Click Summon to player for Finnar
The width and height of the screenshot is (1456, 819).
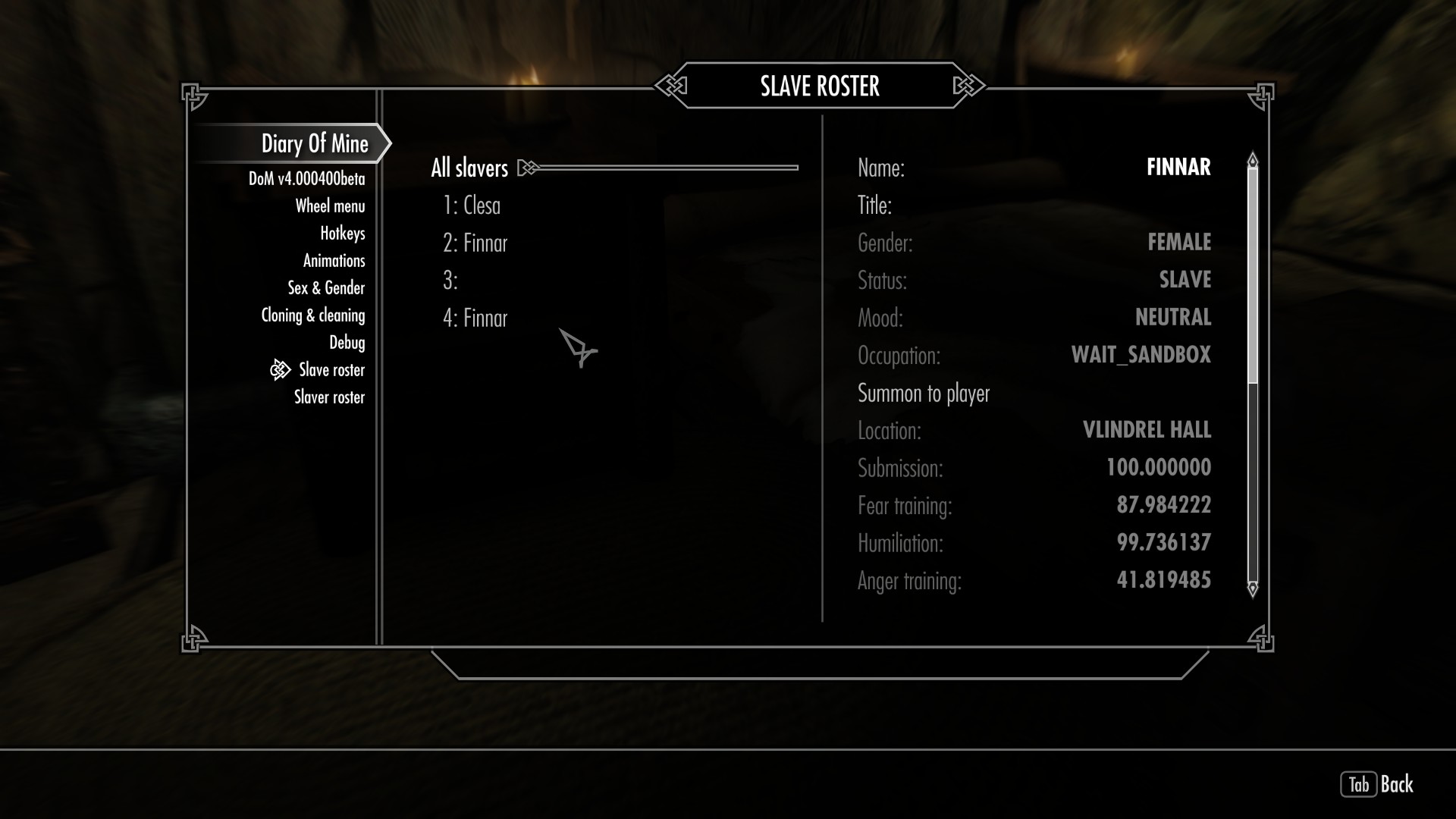click(x=924, y=393)
